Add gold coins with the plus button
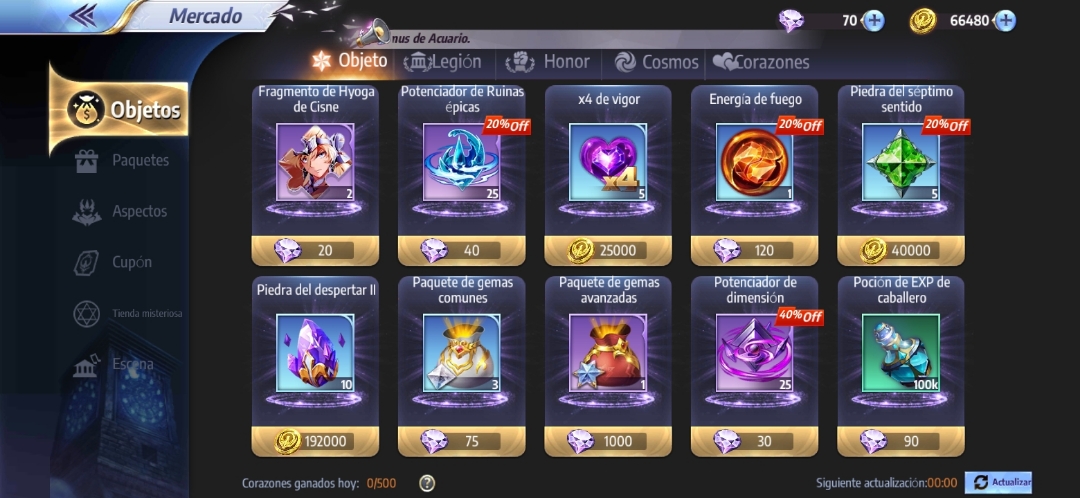 click(1005, 20)
